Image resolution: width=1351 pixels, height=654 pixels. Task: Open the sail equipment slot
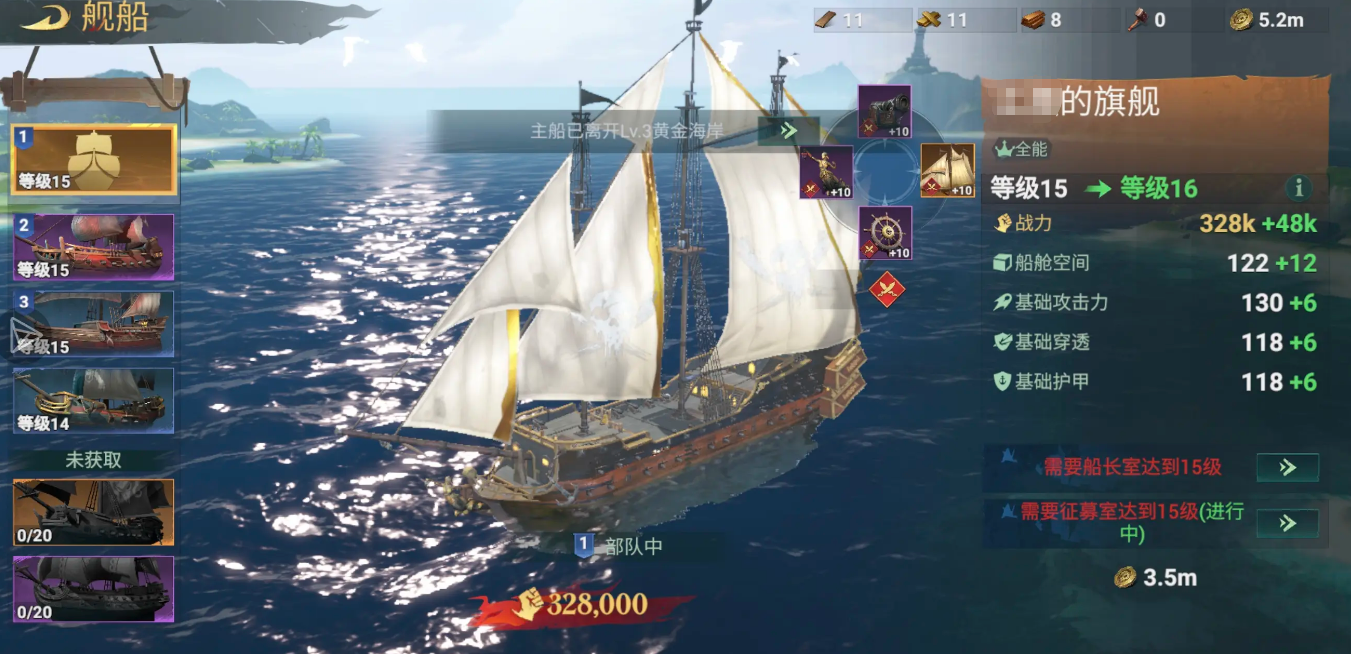point(947,171)
